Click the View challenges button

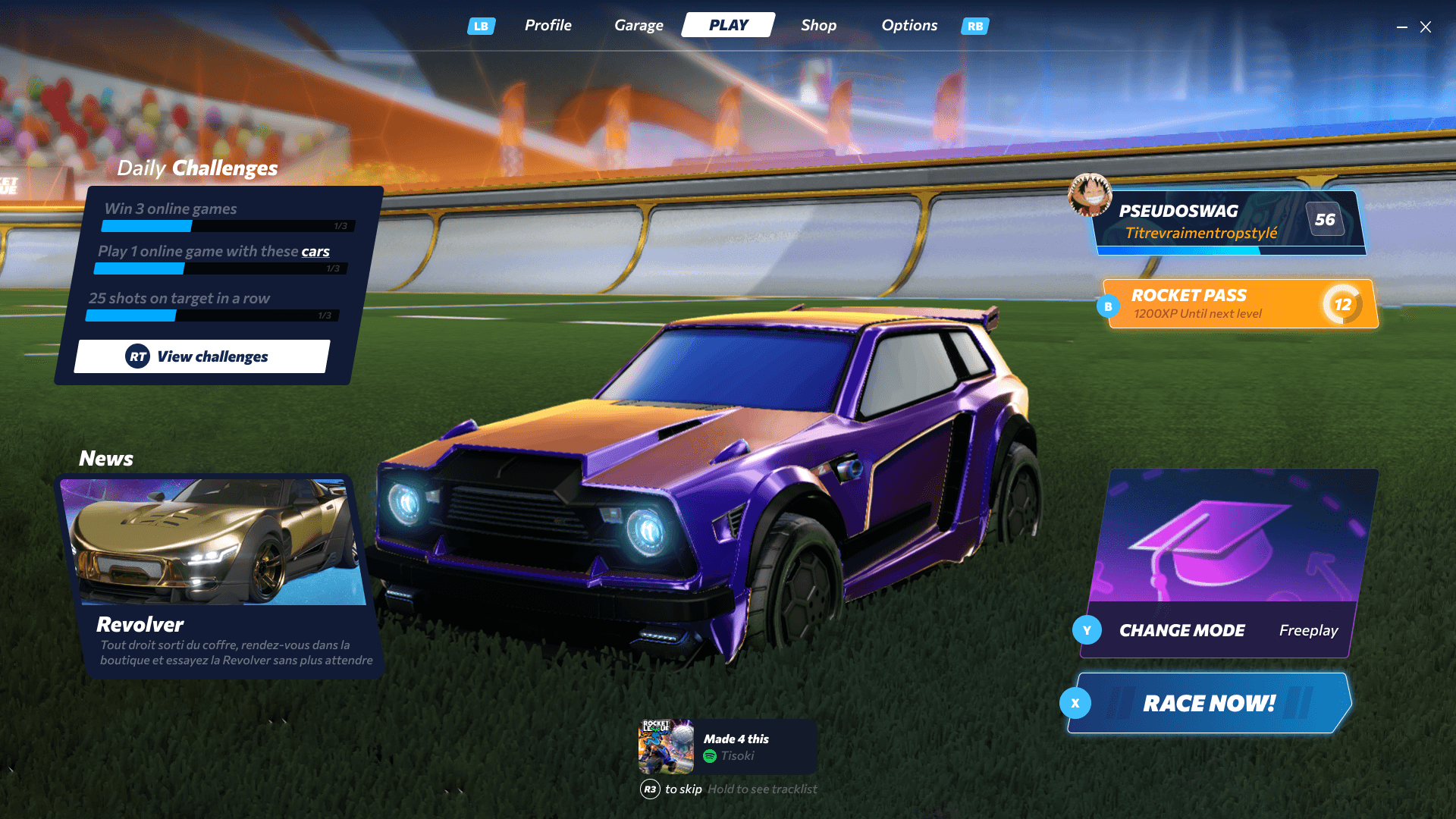202,356
